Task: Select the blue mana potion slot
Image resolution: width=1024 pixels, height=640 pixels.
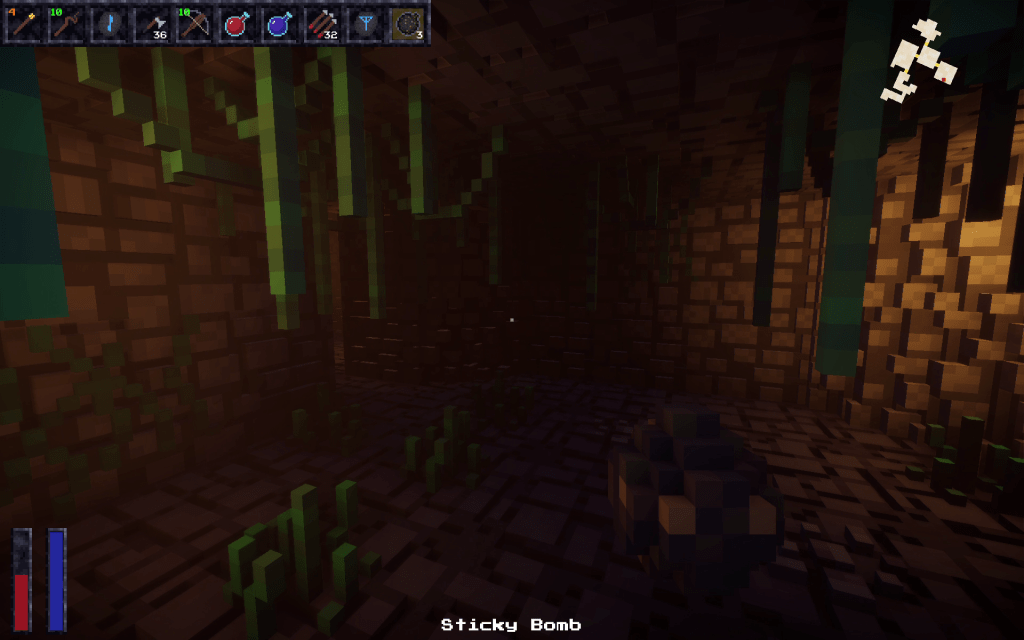Action: (279, 24)
